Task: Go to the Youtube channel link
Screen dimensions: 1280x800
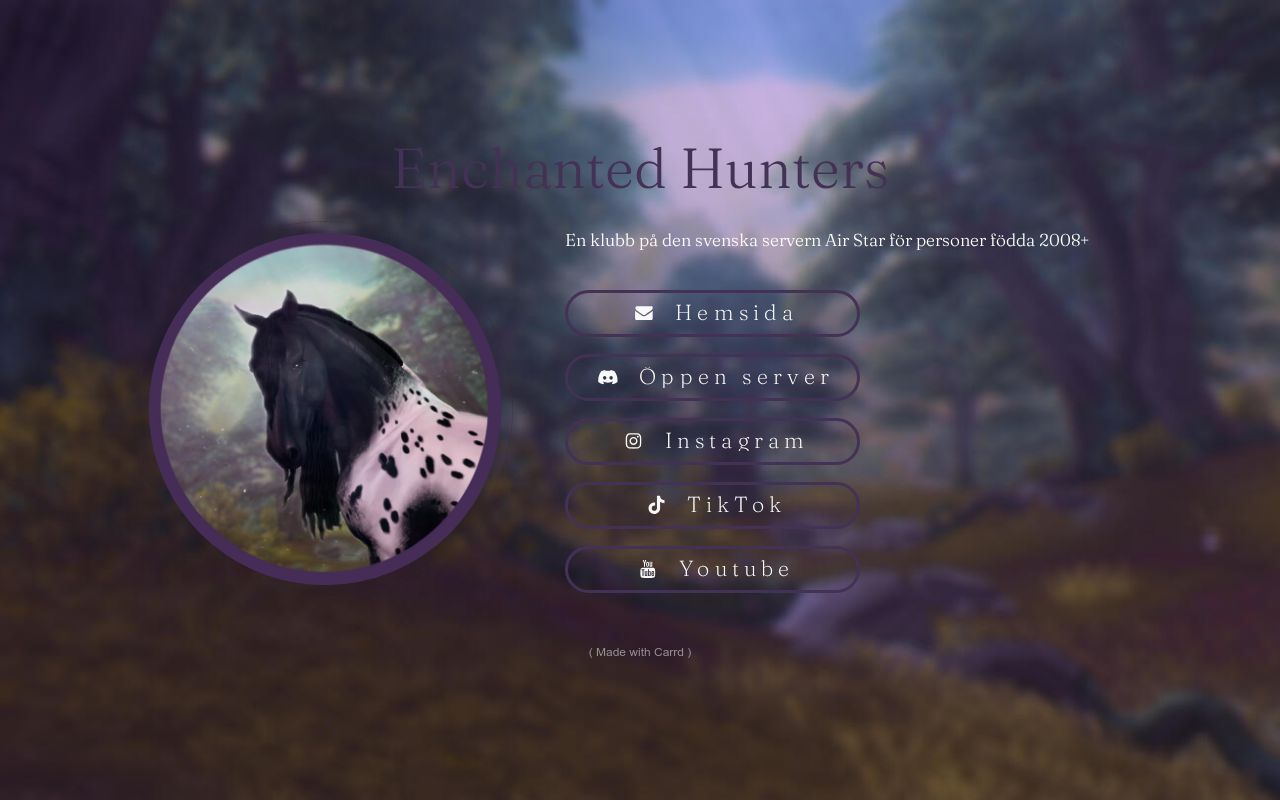Action: [x=712, y=569]
